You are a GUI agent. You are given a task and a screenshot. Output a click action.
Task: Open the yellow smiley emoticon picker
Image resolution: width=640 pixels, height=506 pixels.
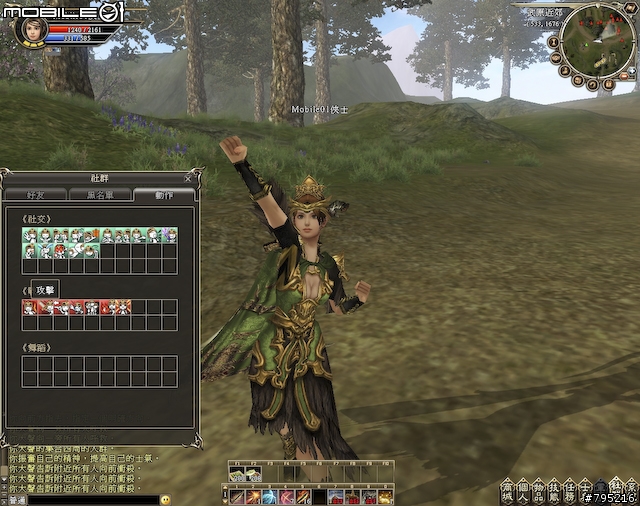click(165, 499)
